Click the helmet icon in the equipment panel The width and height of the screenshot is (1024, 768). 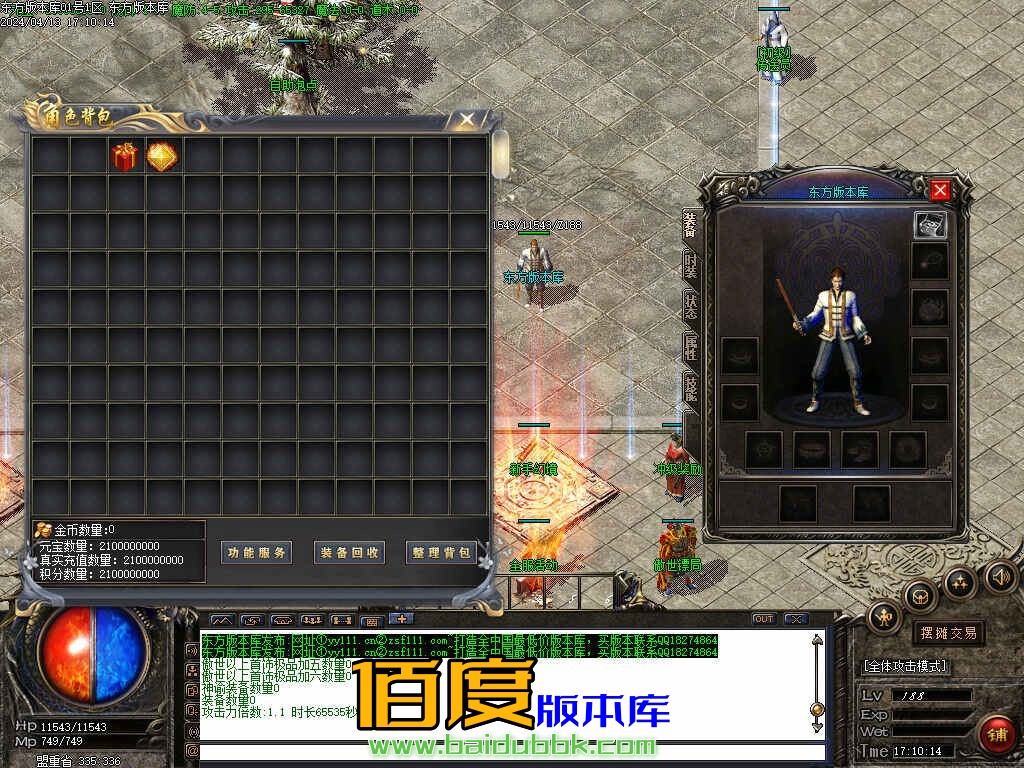(x=930, y=225)
